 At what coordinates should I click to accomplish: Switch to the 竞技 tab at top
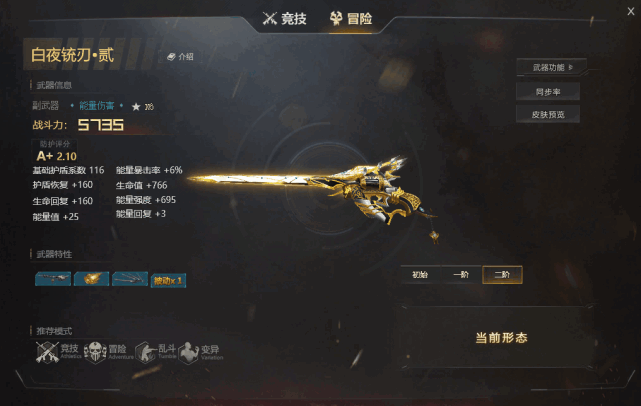[x=285, y=17]
